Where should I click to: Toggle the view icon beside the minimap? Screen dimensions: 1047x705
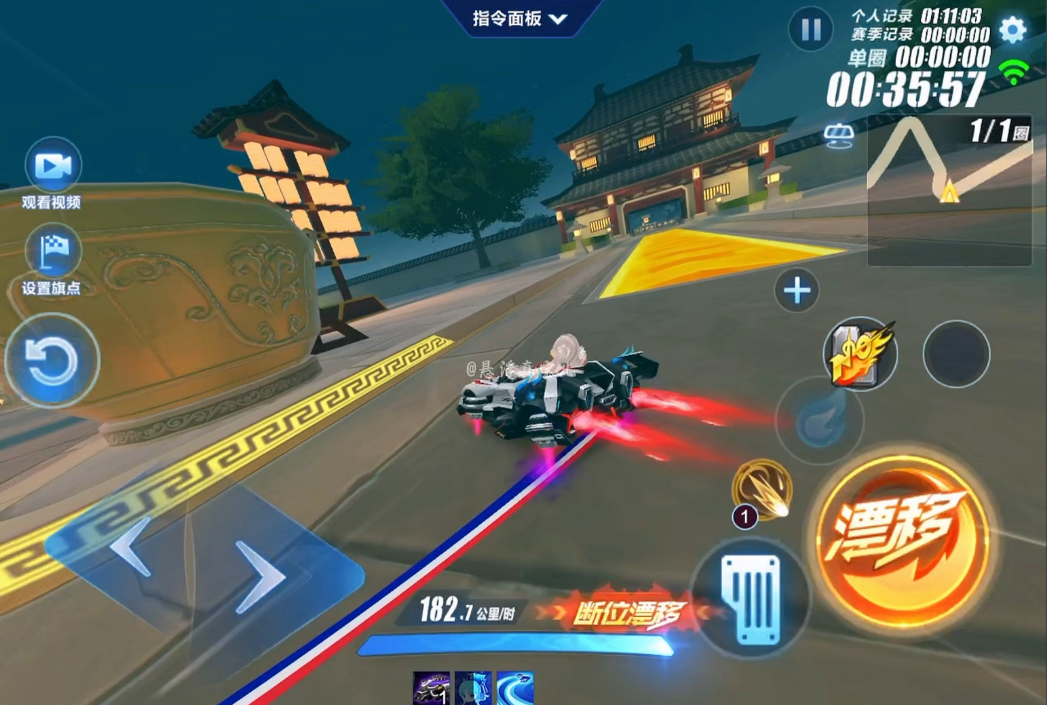838,134
